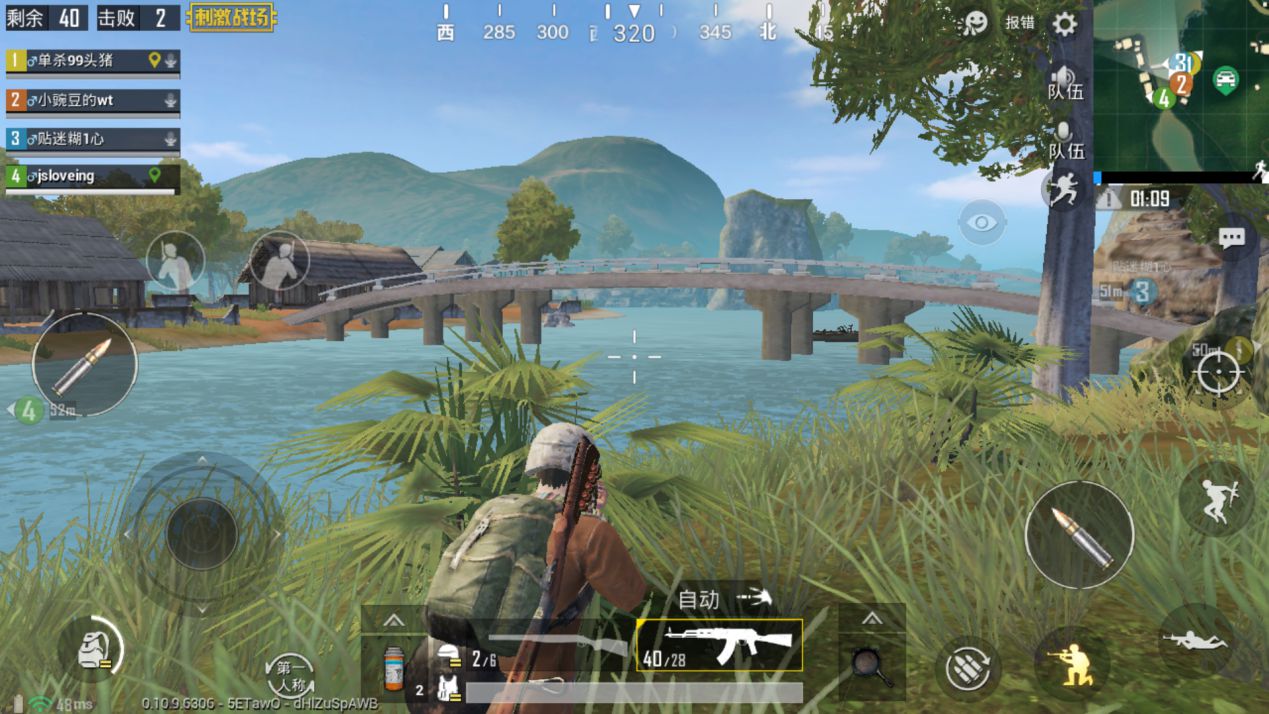Open the quick chat message bubble
Image resolution: width=1269 pixels, height=714 pixels.
(1231, 238)
